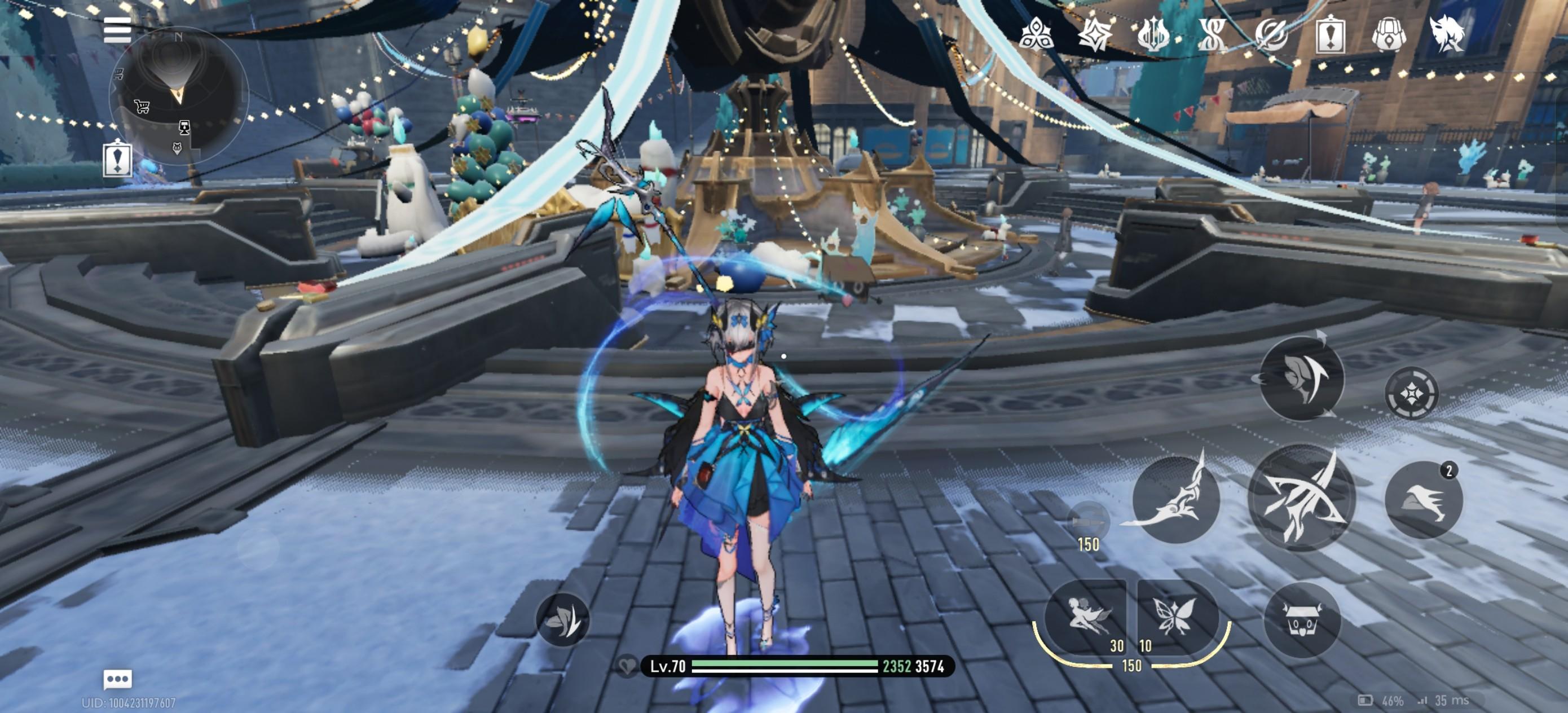Open the trident crest icon in top bar

coord(1153,34)
